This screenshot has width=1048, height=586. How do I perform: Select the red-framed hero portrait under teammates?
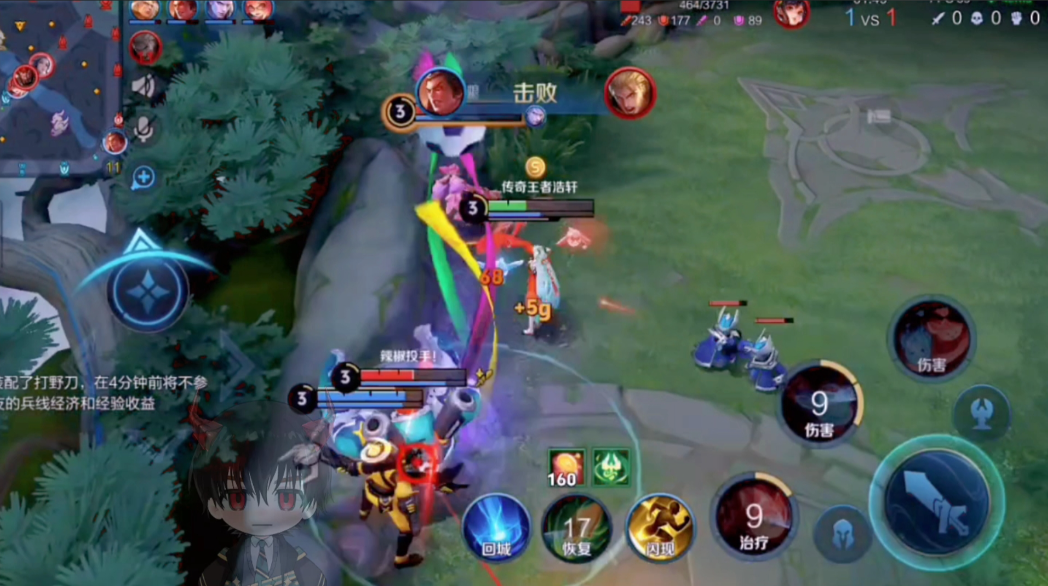click(146, 46)
